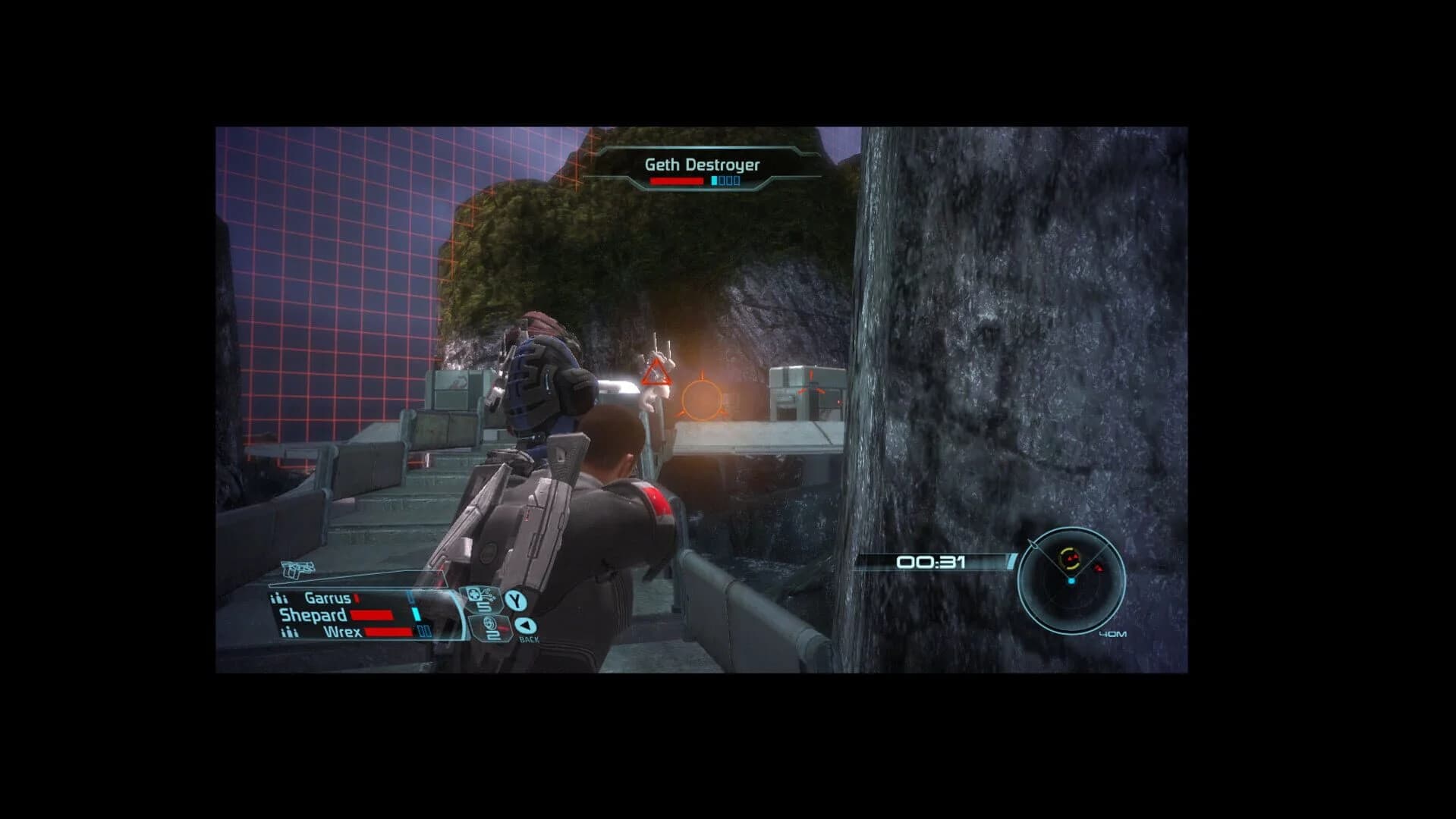Toggle the ammo segment next to Shepard's bar
The height and width of the screenshot is (819, 1456).
417,615
